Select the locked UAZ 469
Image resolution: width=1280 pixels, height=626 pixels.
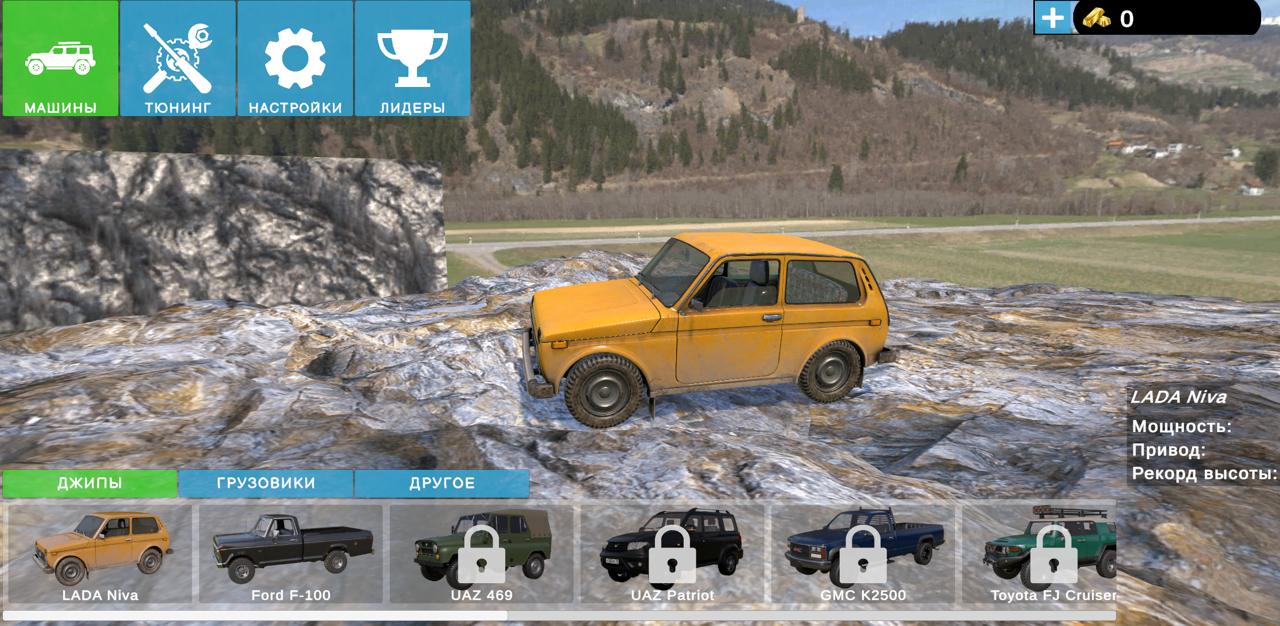click(x=482, y=553)
